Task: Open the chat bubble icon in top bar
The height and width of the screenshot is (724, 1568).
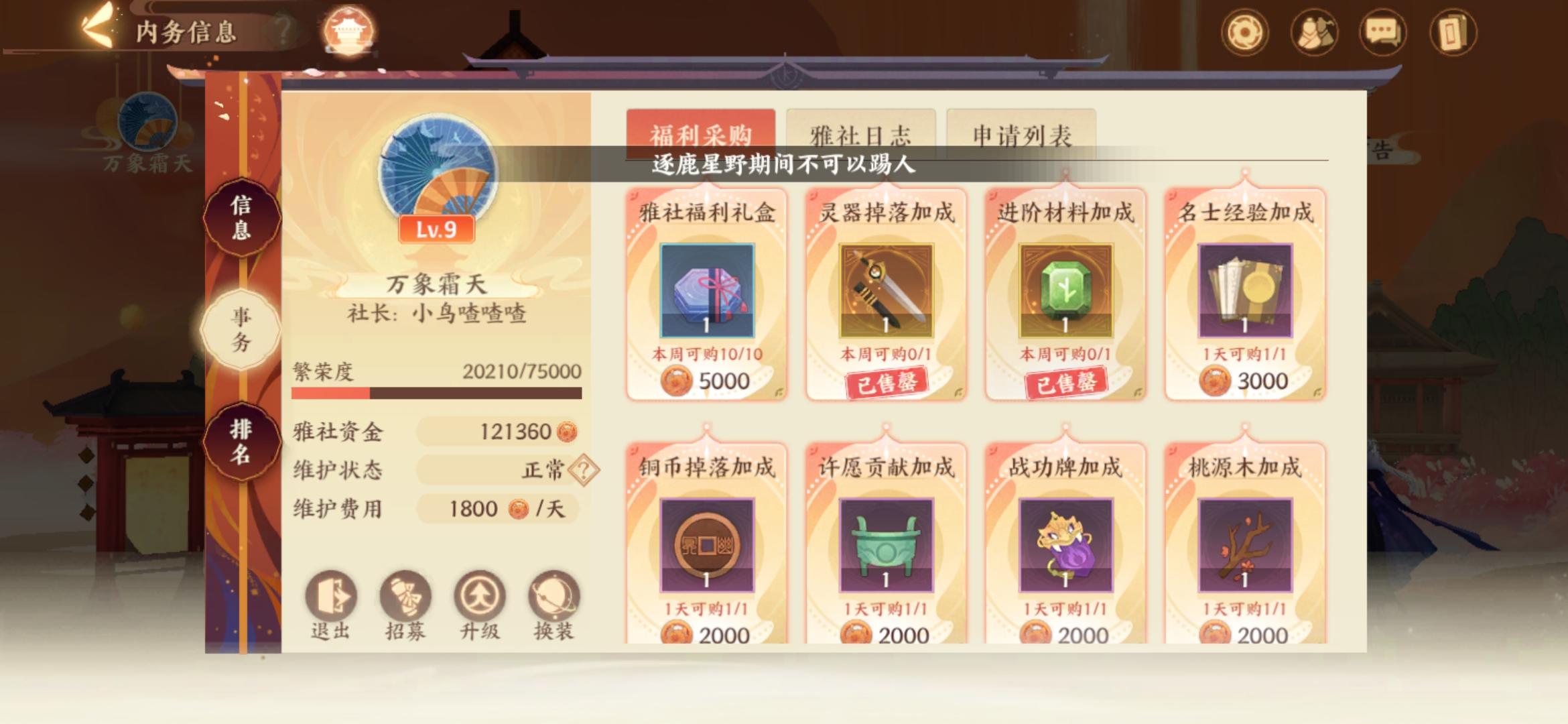Action: (x=1383, y=29)
